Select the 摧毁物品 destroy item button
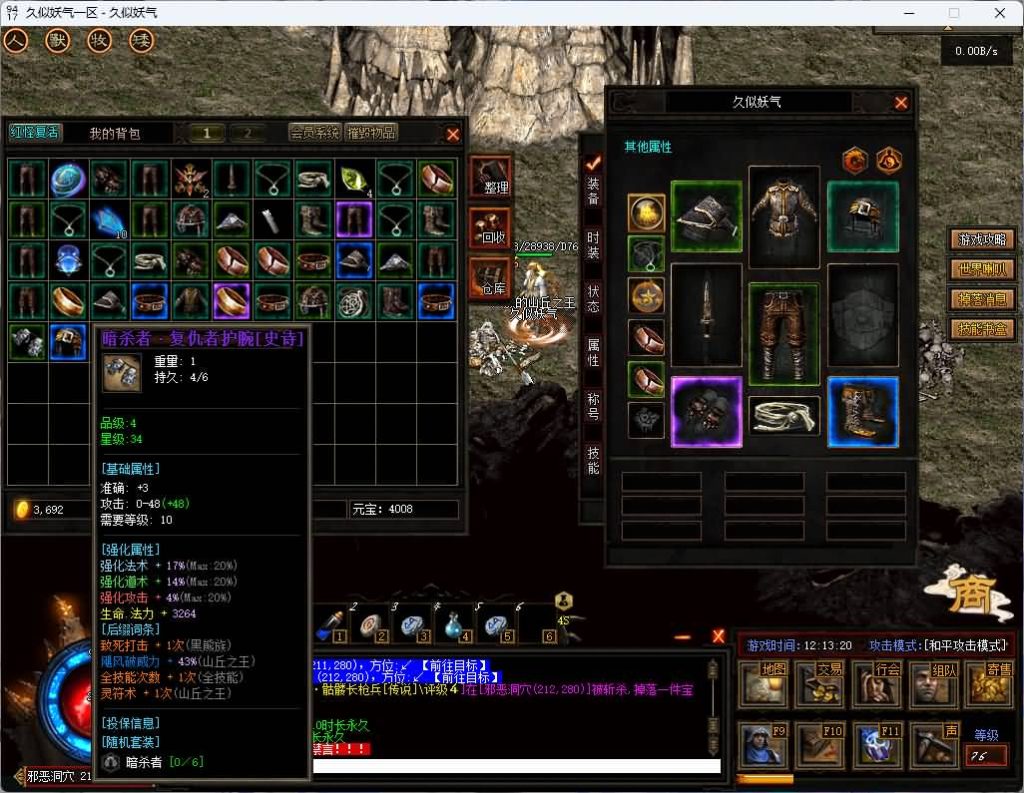1024x793 pixels. (371, 133)
